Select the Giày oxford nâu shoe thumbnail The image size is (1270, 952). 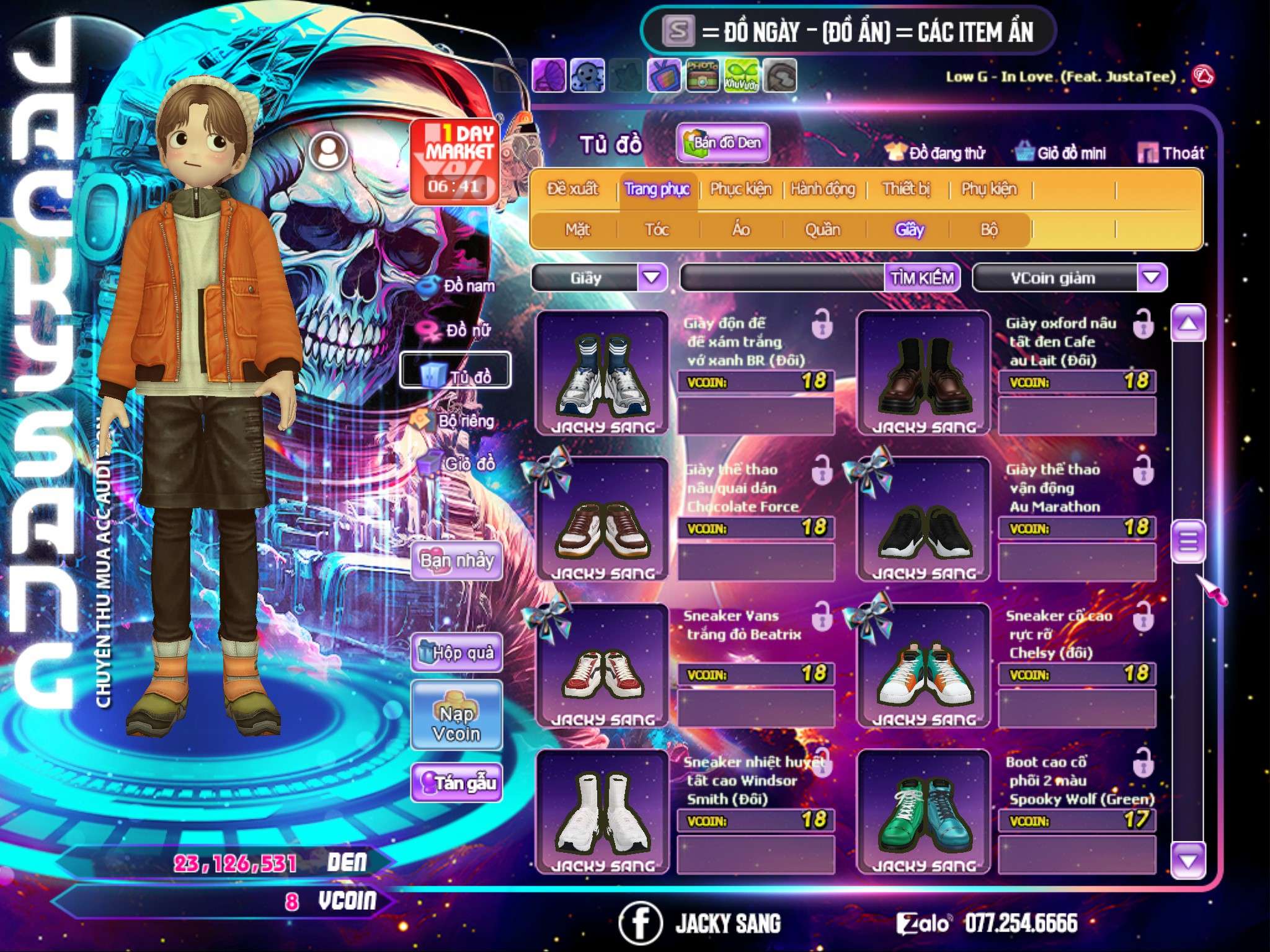tap(923, 372)
